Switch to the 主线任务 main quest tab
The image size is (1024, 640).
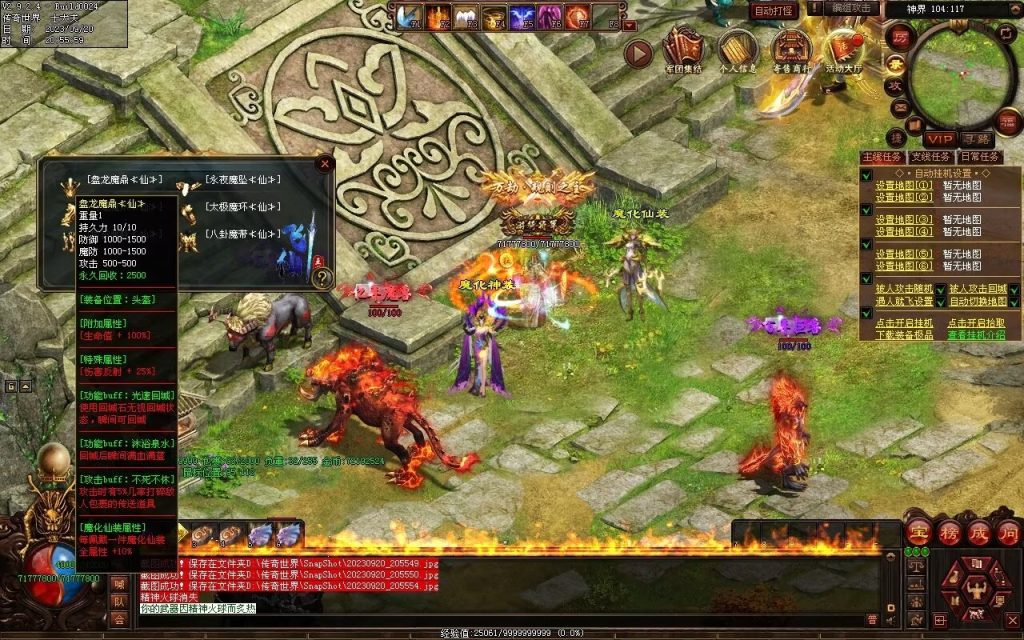click(882, 157)
